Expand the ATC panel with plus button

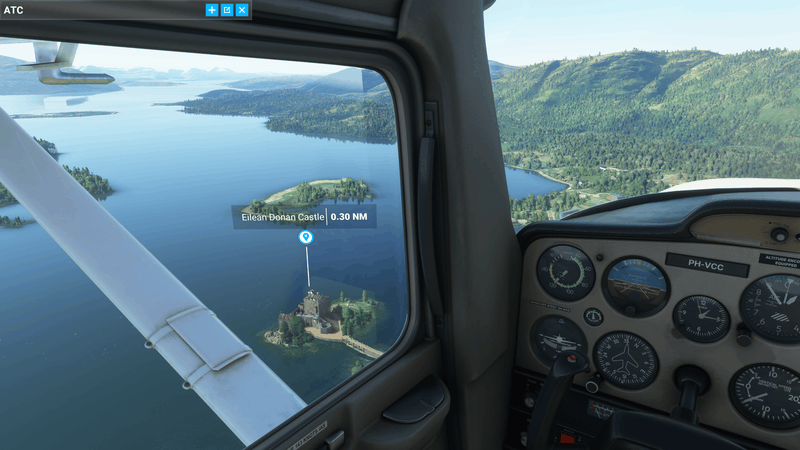211,10
